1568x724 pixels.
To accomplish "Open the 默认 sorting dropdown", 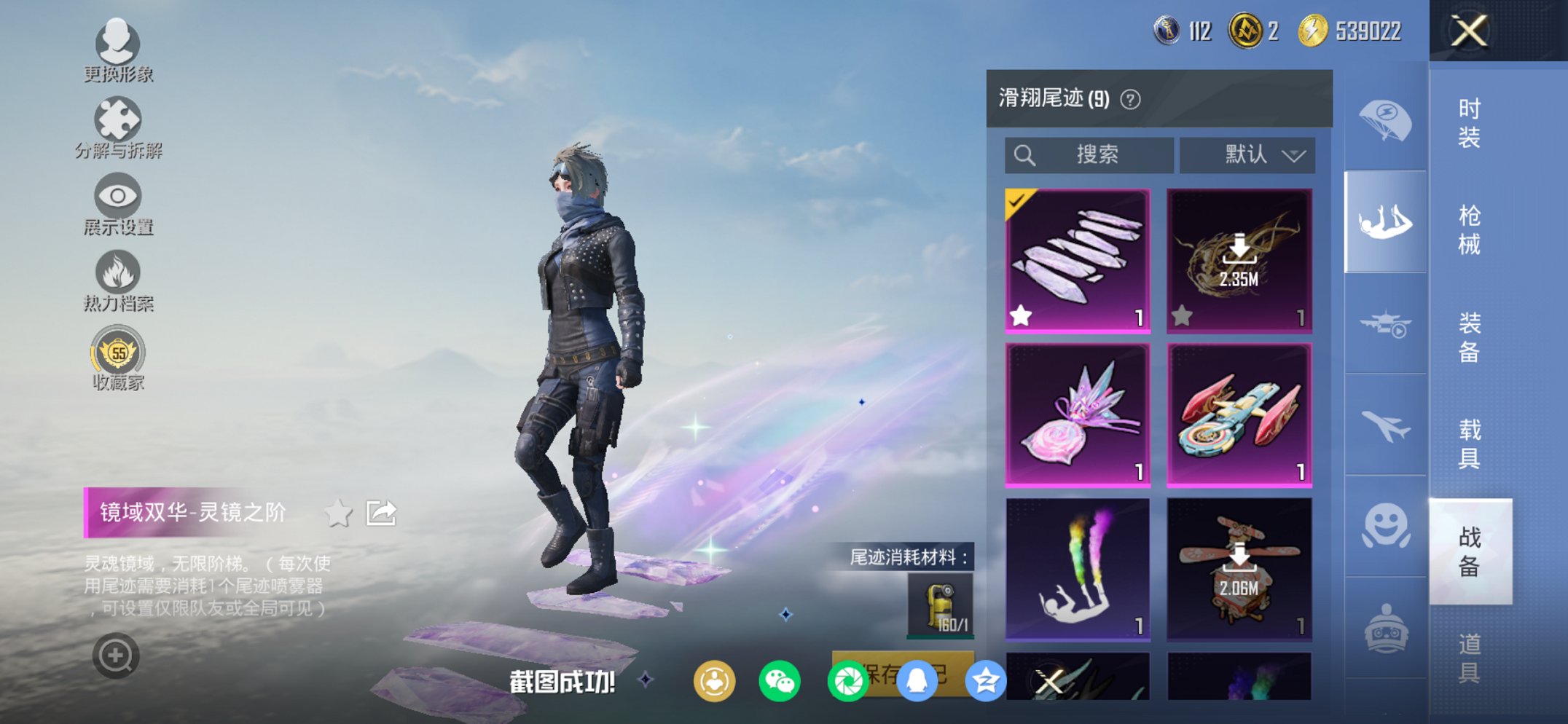I will [x=1247, y=154].
